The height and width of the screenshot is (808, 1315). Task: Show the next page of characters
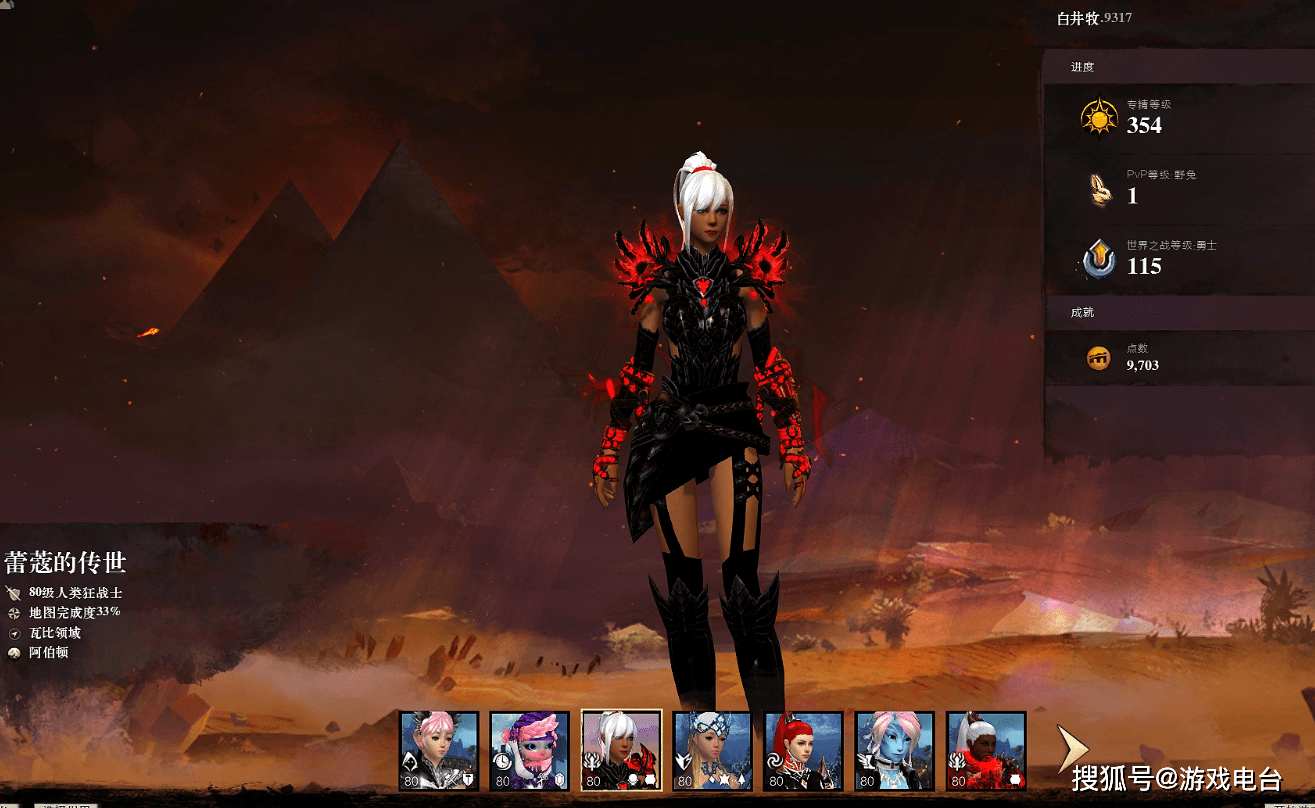(x=1071, y=750)
